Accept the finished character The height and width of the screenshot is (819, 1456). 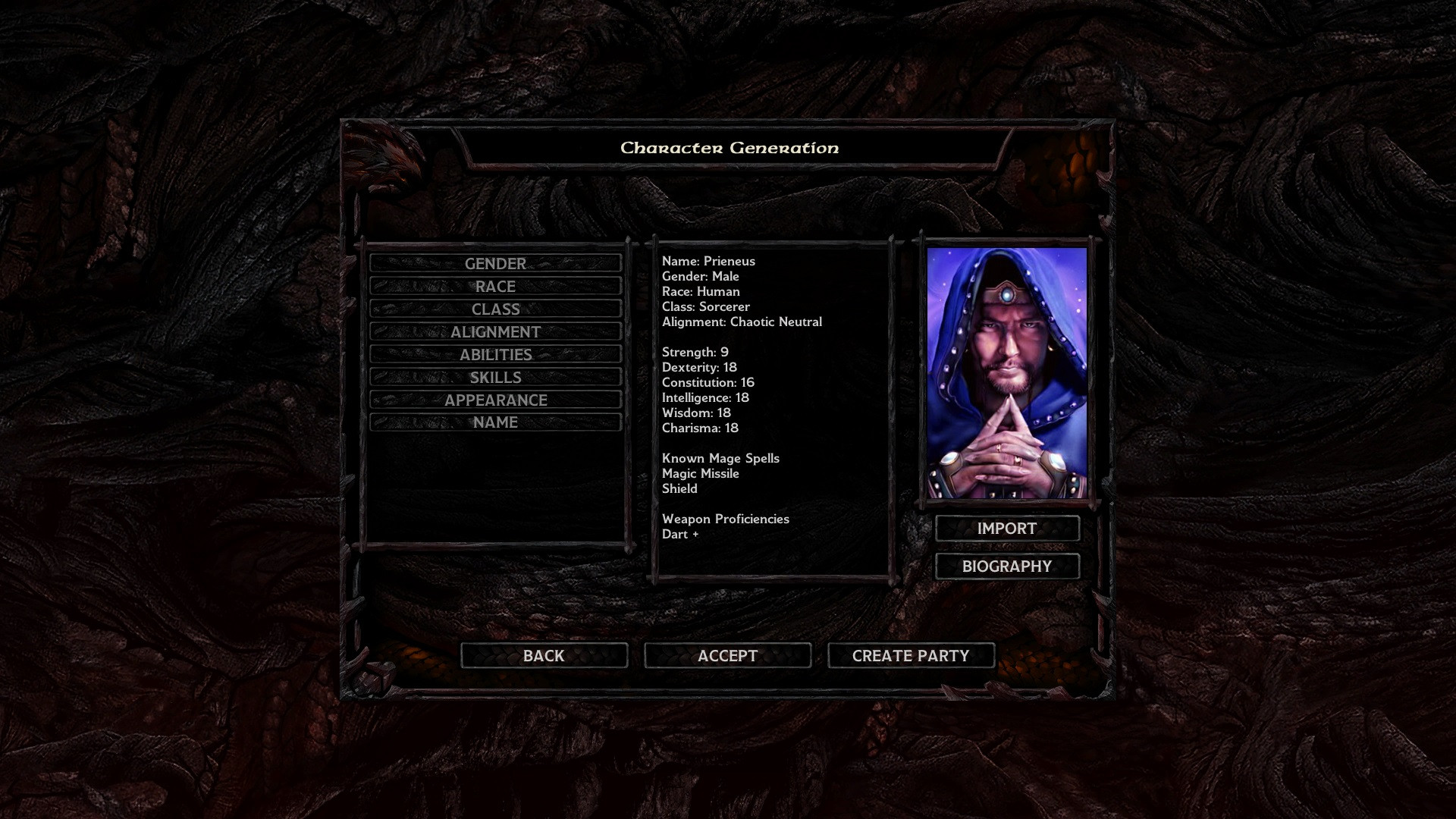(727, 656)
